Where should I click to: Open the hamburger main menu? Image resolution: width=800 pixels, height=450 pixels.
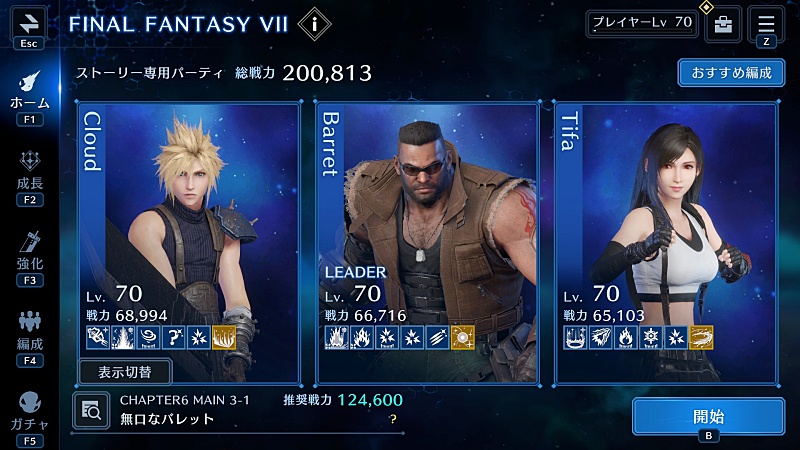pos(766,22)
